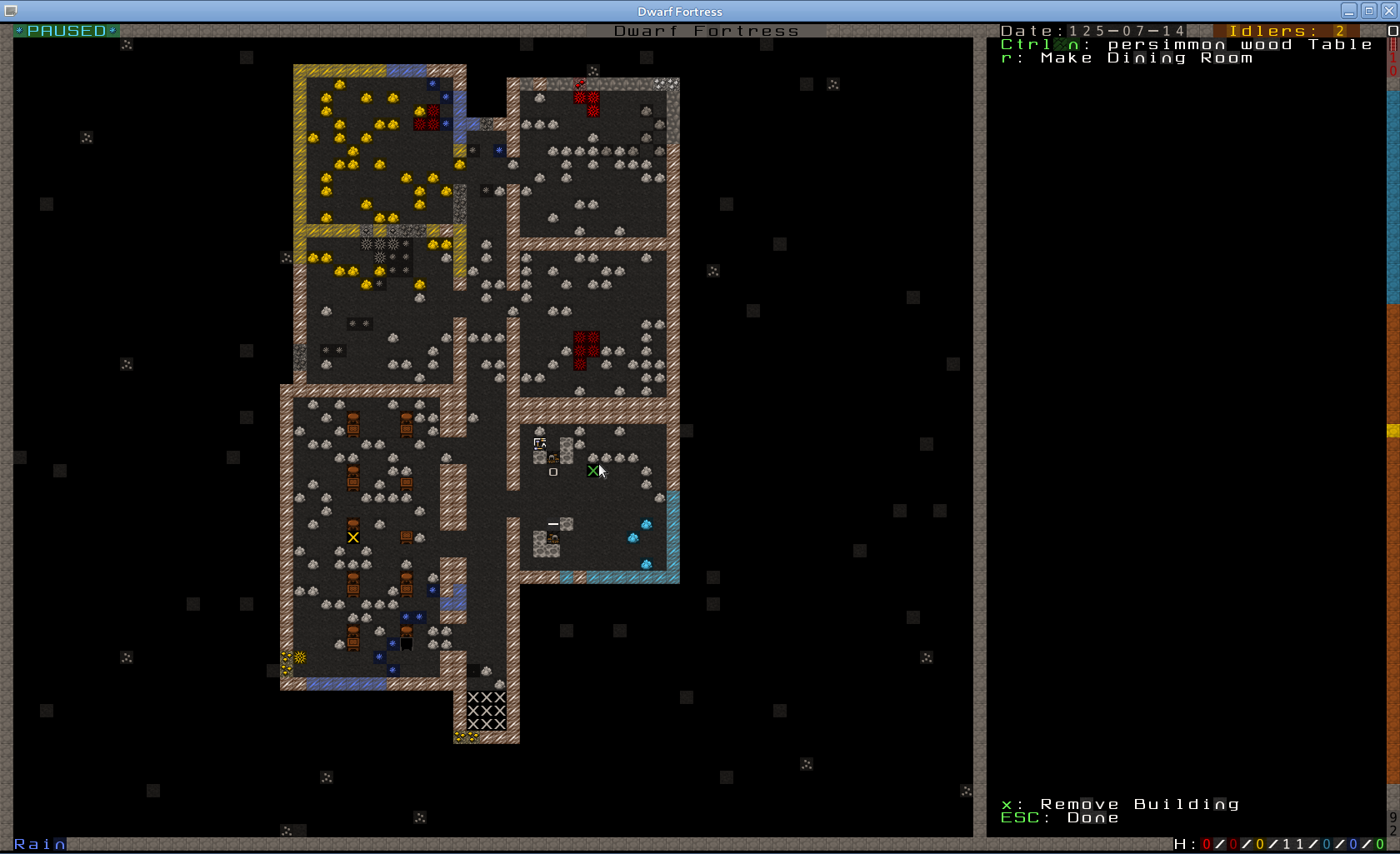
Task: Click the Done option to exit
Action: [1092, 818]
